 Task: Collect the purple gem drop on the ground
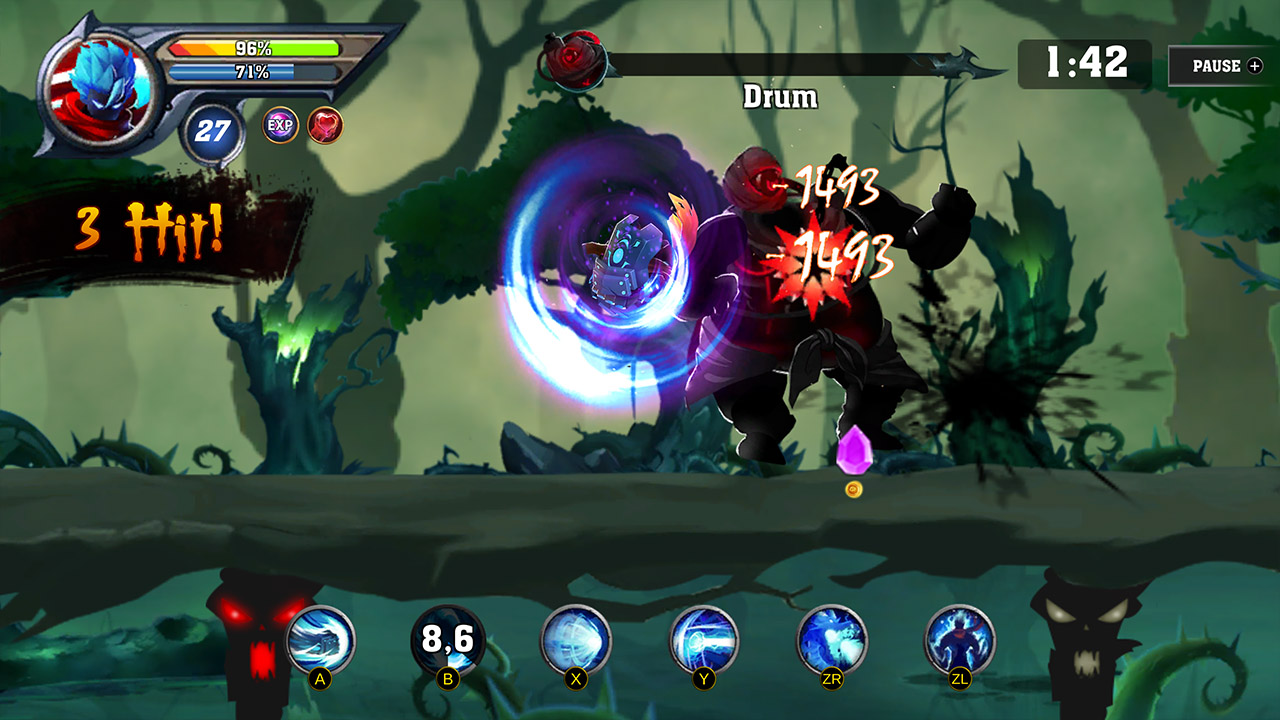(x=856, y=450)
